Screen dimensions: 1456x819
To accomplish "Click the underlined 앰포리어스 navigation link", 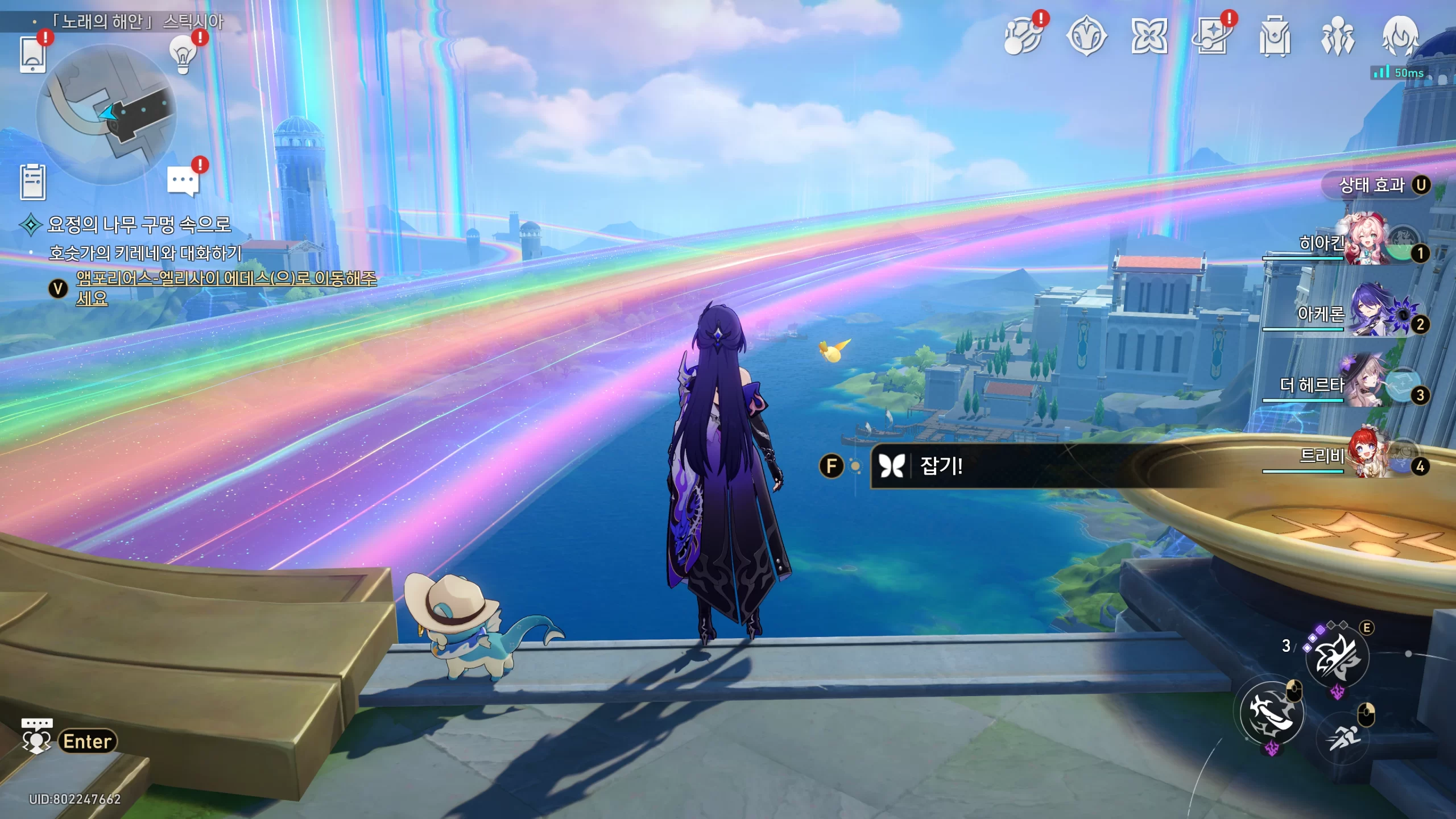I will point(226,279).
